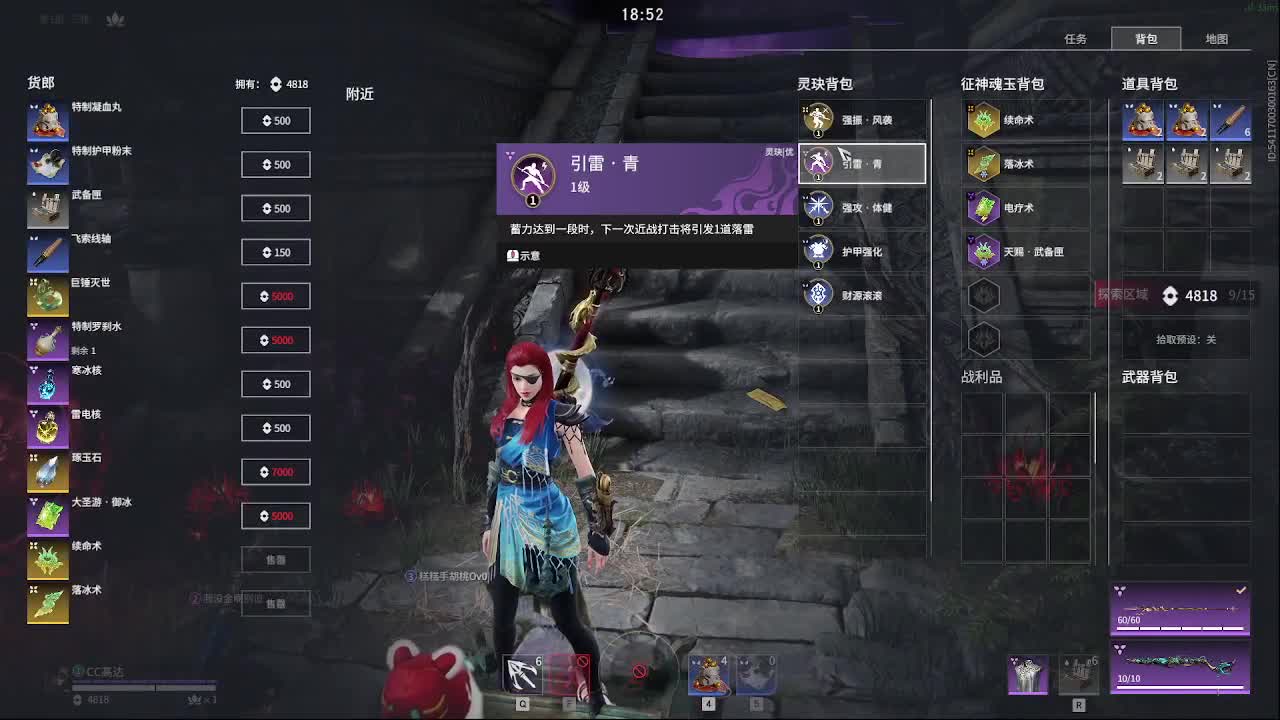Select 寒冰核 in the merchant list
Screen dimensions: 1280x720
[47, 385]
